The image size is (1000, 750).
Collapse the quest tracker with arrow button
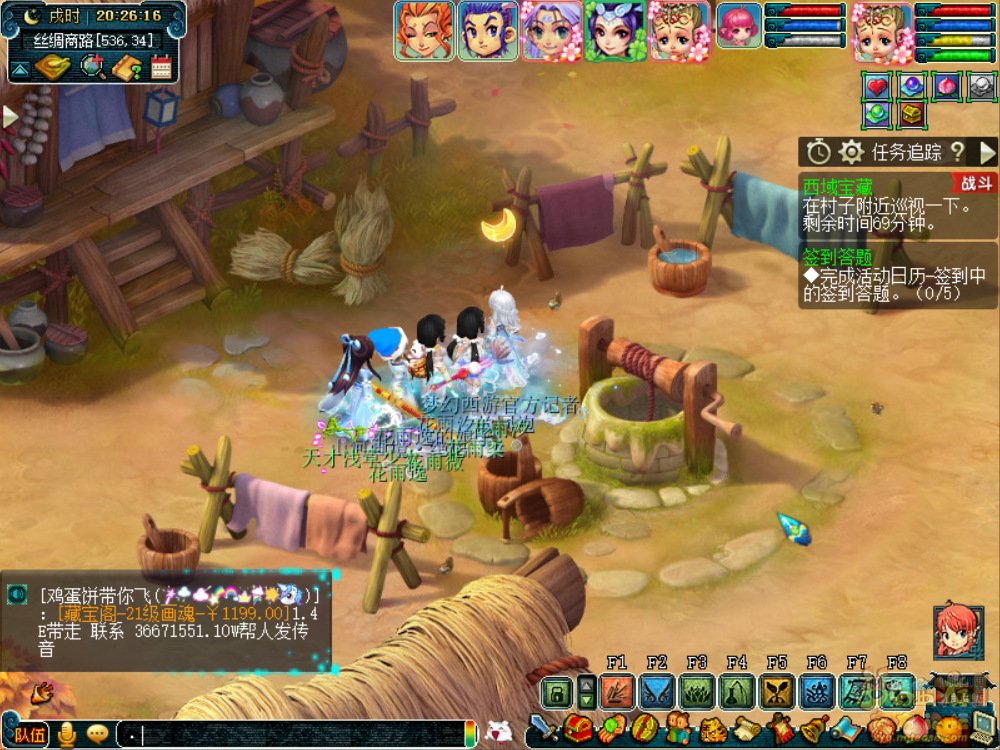pos(987,152)
